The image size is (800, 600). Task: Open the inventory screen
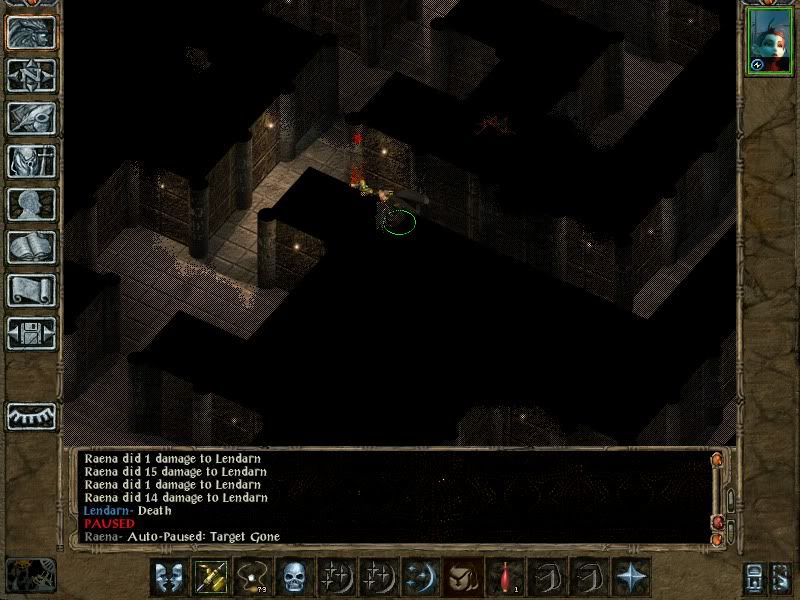tap(31, 161)
